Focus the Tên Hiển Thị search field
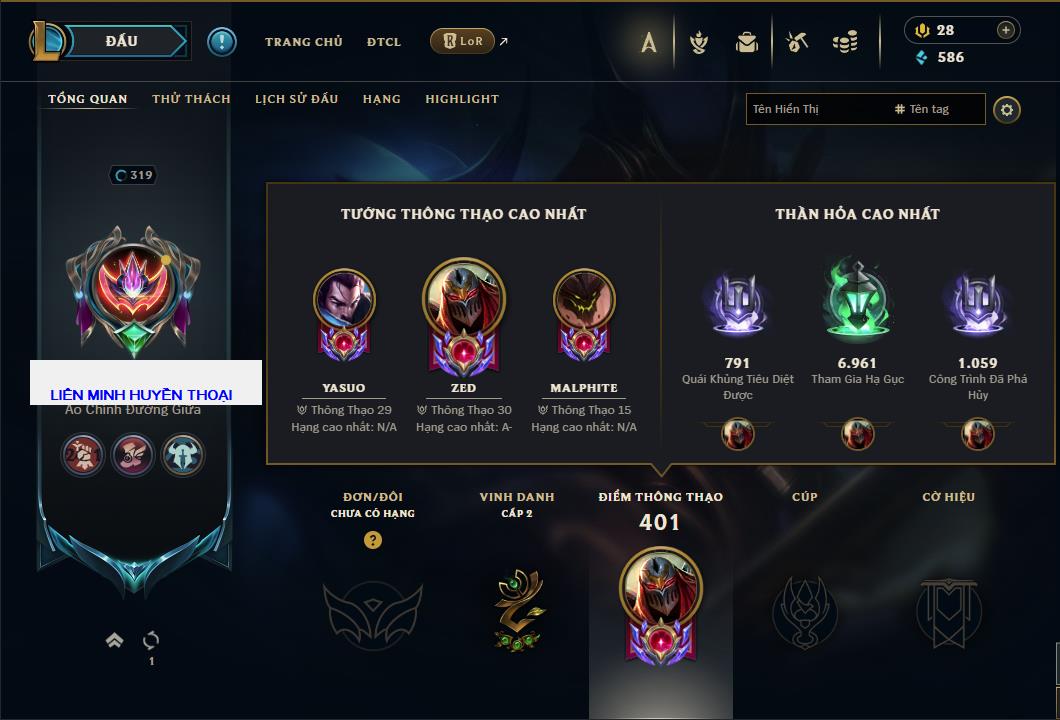The width and height of the screenshot is (1060, 720). click(x=815, y=109)
